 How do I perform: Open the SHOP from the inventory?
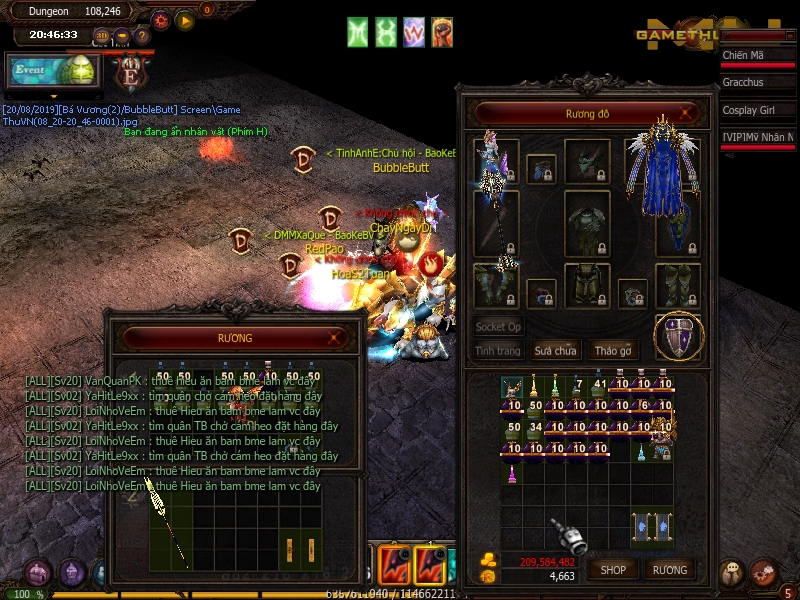tap(613, 569)
